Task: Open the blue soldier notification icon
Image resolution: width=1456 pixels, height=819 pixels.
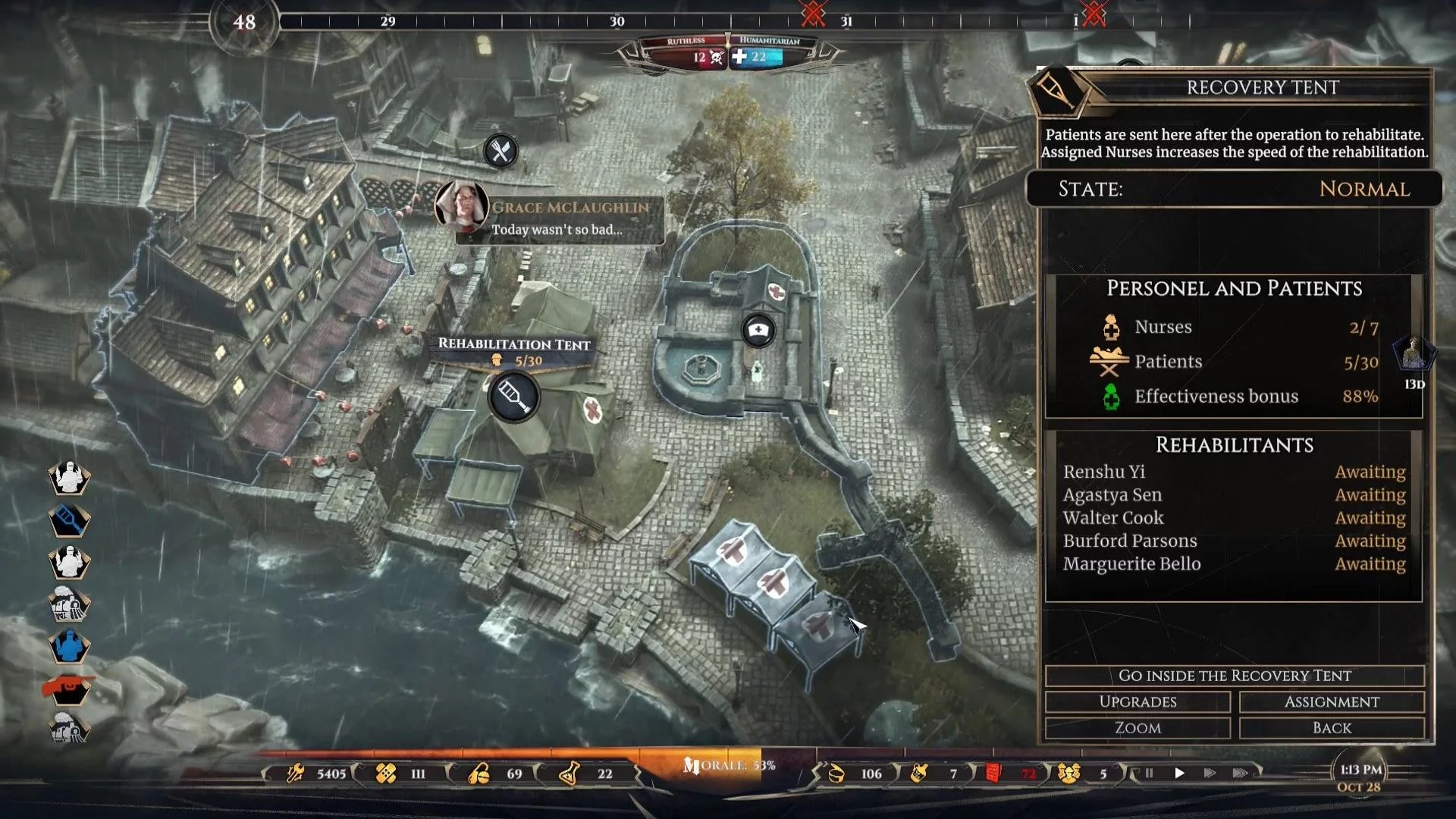Action: (x=69, y=647)
